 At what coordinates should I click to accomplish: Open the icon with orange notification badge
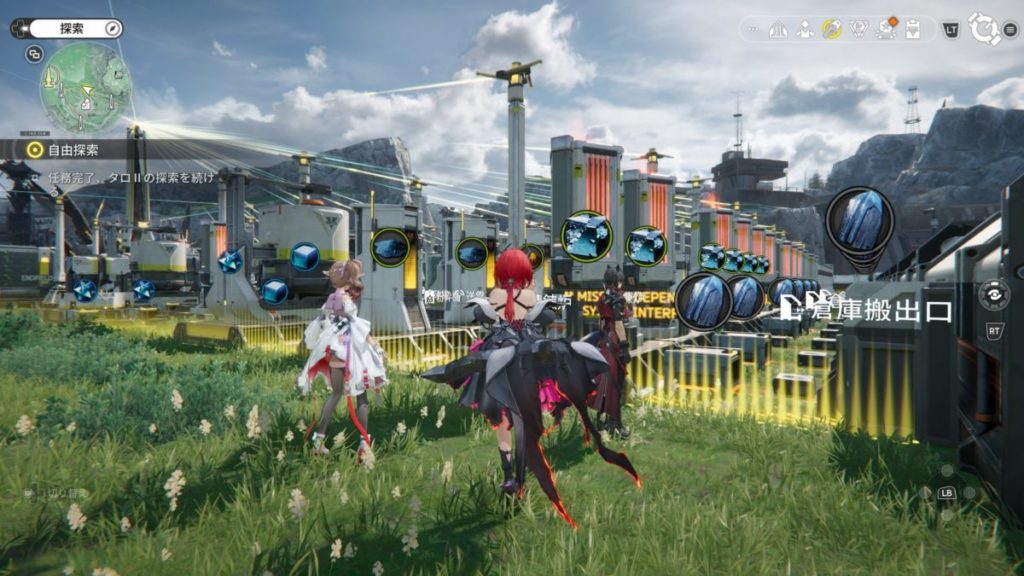[x=885, y=28]
